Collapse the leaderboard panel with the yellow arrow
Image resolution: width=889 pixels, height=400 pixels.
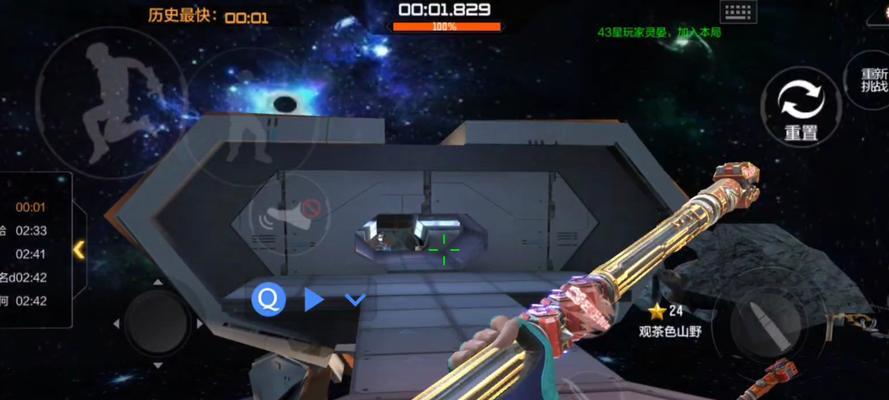(79, 249)
